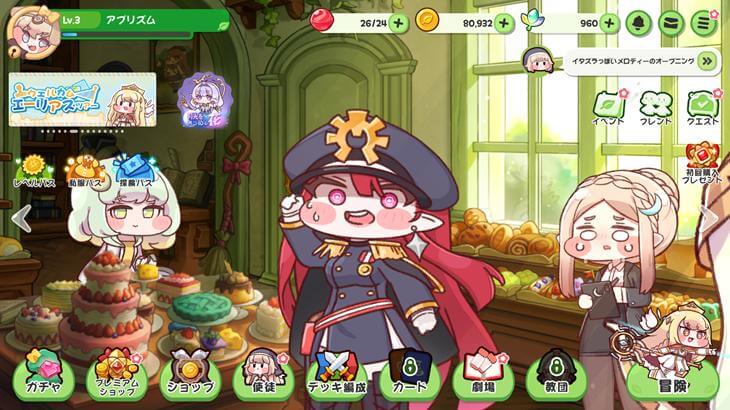Add stamina with the red orb plus button

tap(398, 22)
